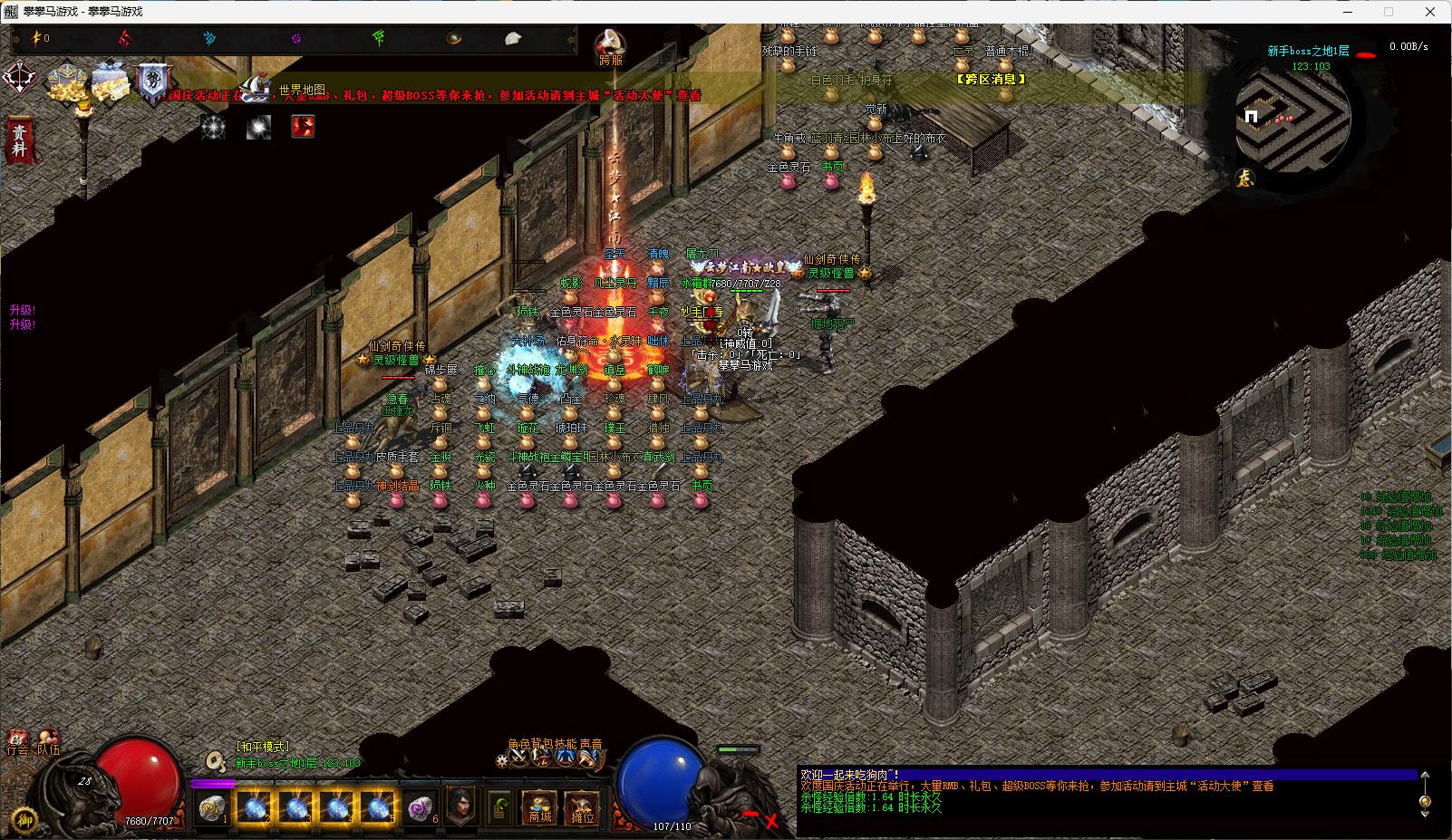Toggle the 和平模式 attack mode label
This screenshot has height=840, width=1452.
click(x=262, y=747)
